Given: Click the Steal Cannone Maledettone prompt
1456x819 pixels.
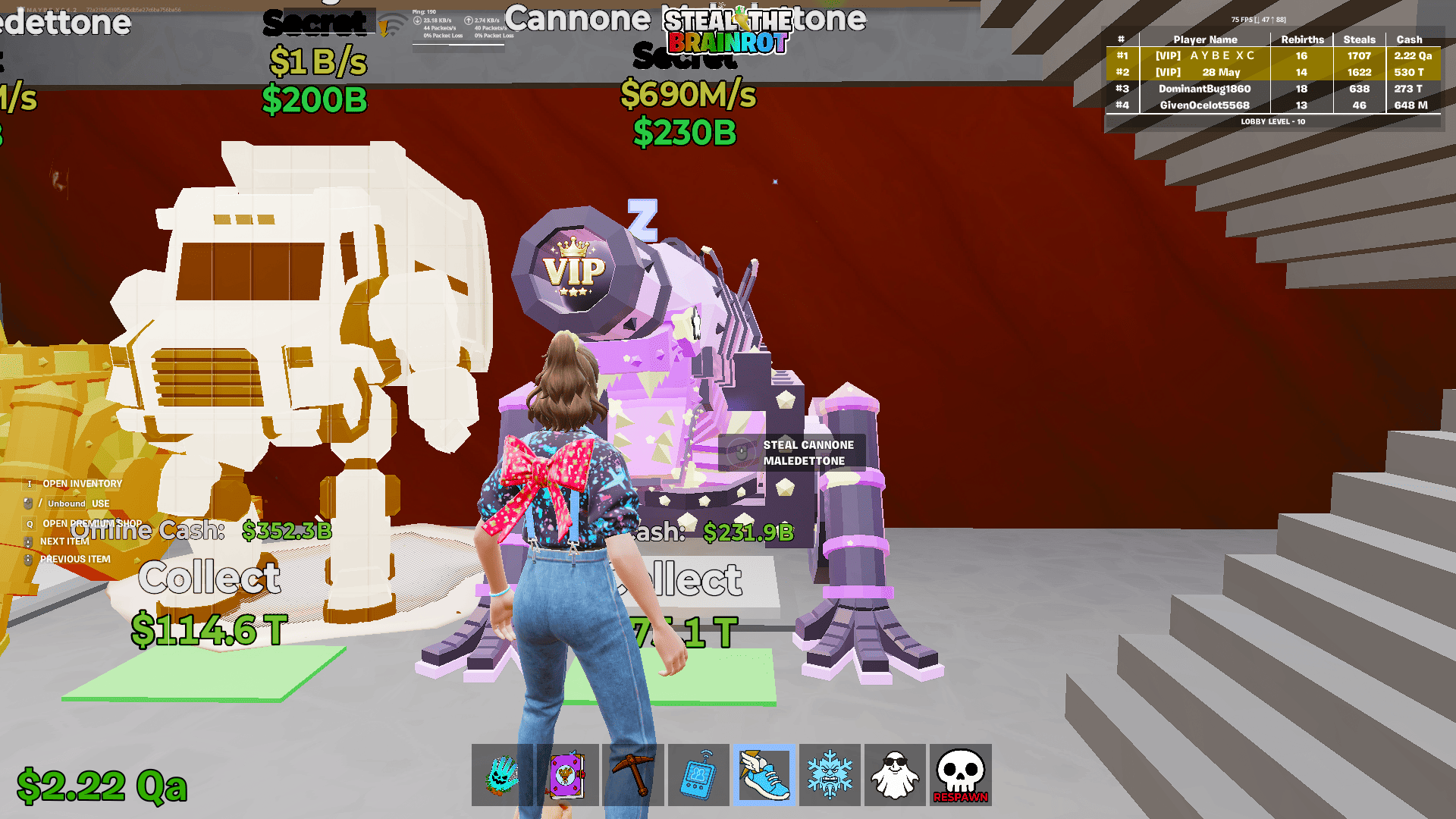Looking at the screenshot, I should [792, 452].
